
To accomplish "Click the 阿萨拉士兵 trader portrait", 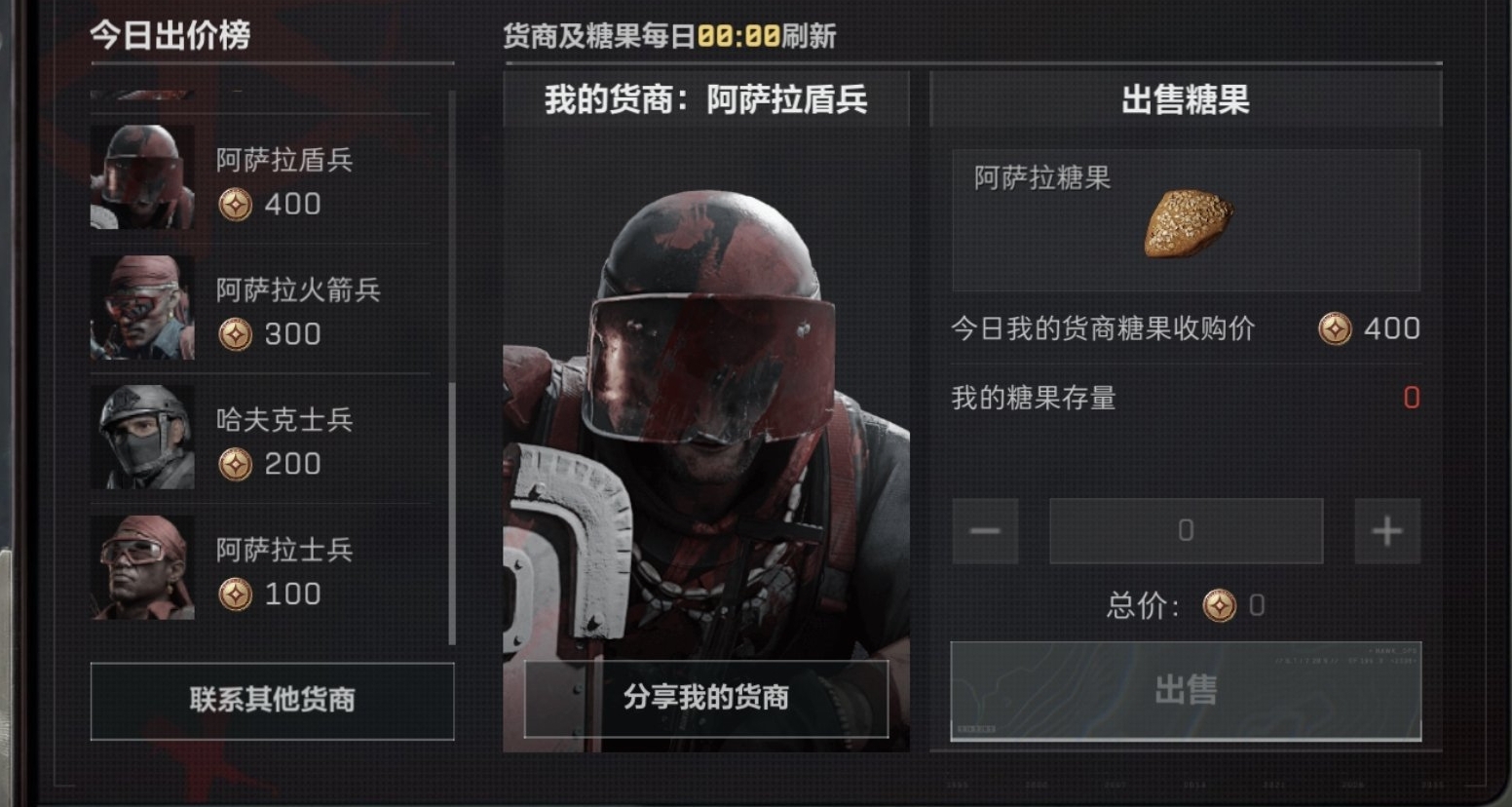I will [x=142, y=567].
